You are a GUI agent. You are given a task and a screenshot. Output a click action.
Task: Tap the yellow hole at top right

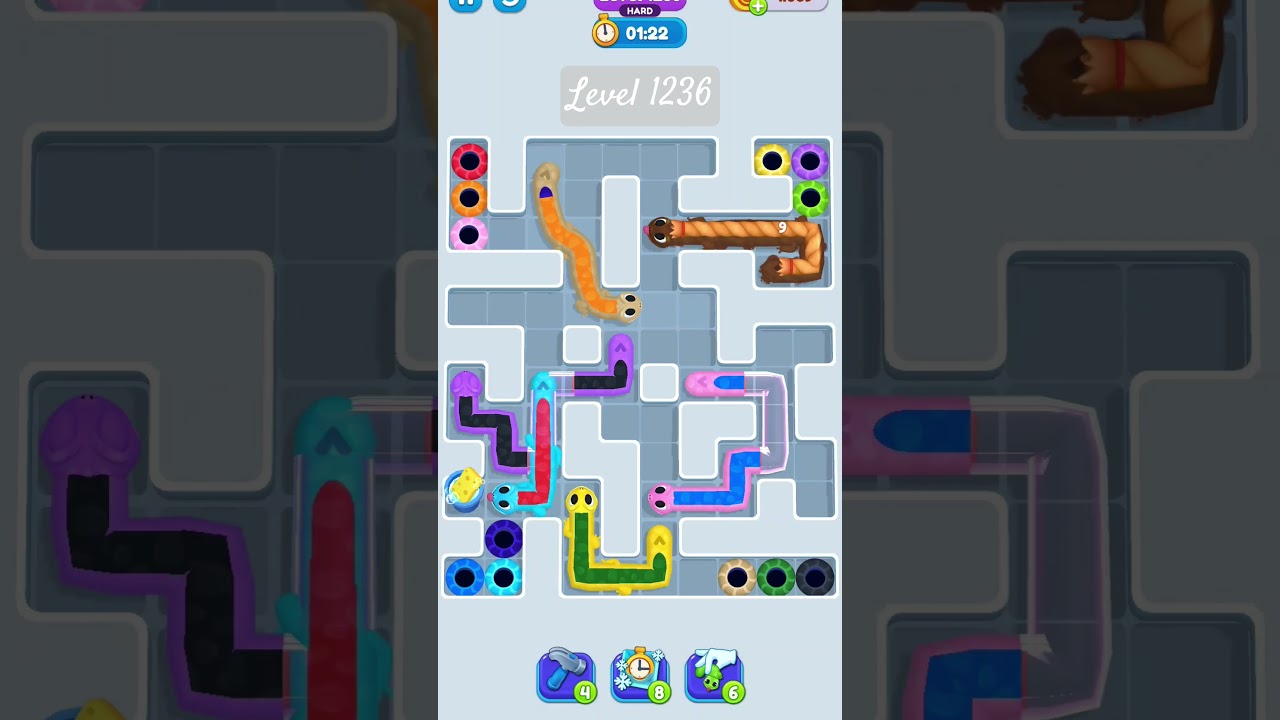(771, 157)
